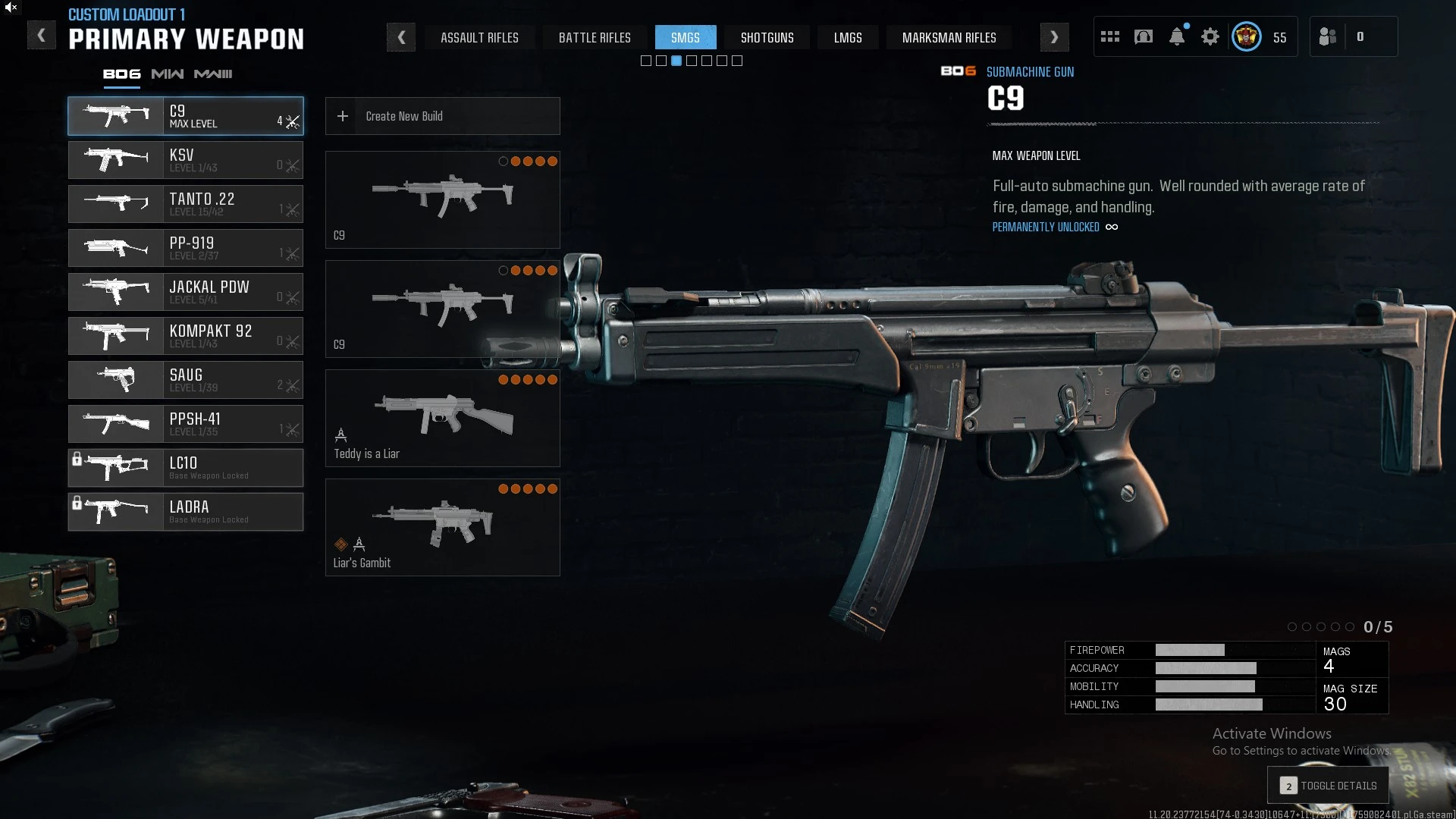This screenshot has width=1456, height=819.
Task: Pick the PP-919 from the list
Action: point(186,248)
